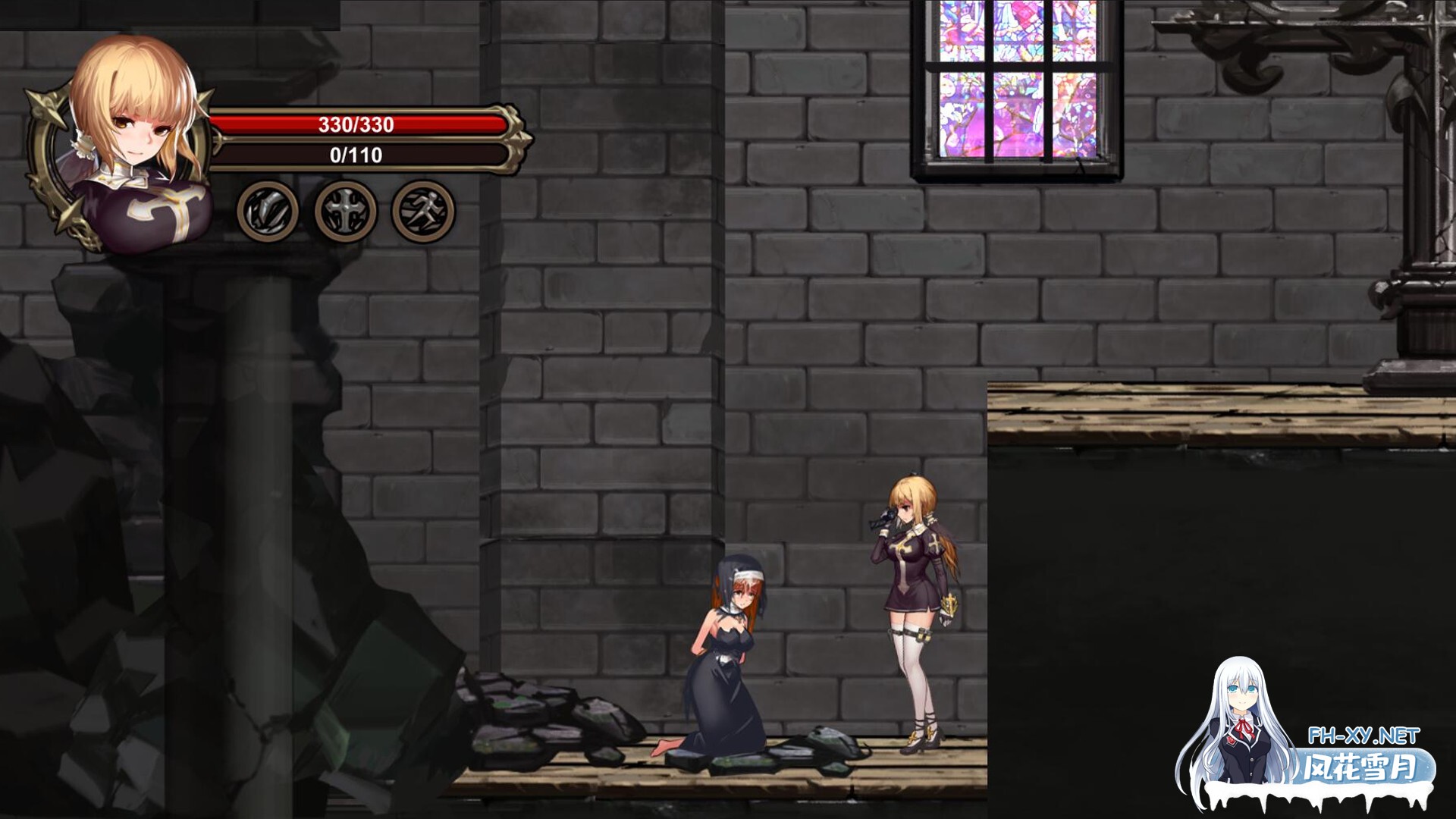Viewport: 1456px width, 819px height.
Task: Use the holy cross skill icon
Action: coord(345,212)
